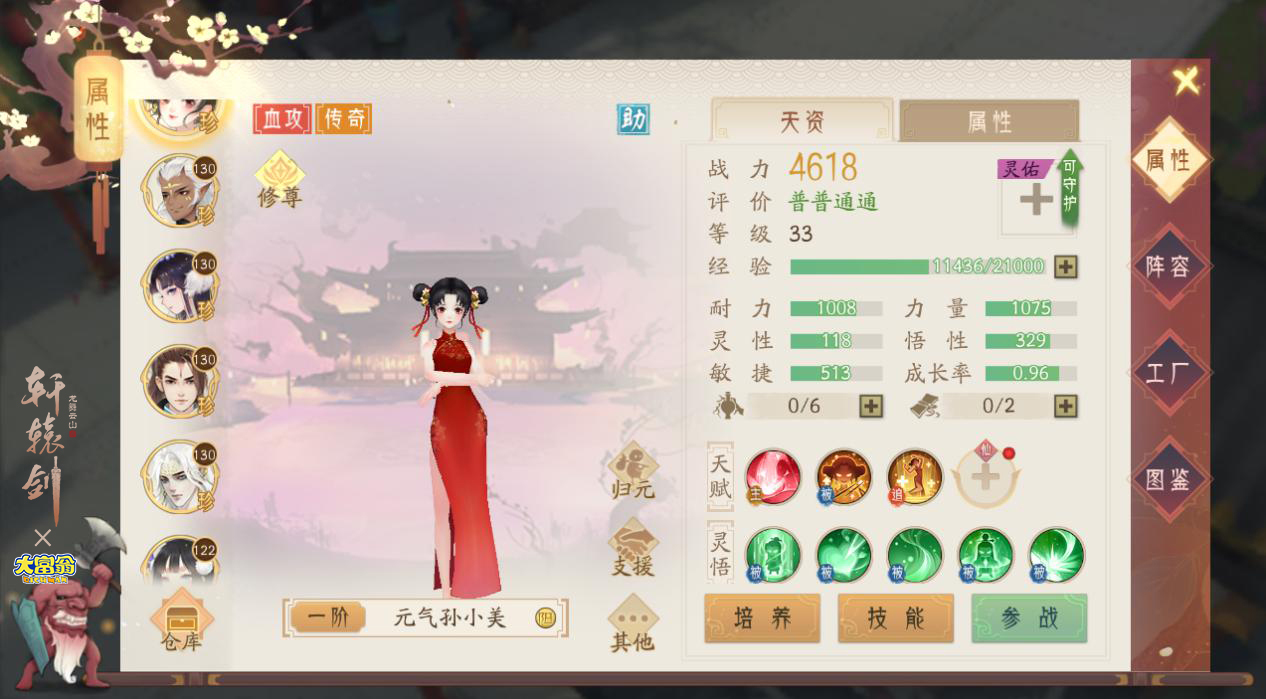Open the 阵容 lineup menu
The height and width of the screenshot is (699, 1266).
point(1167,266)
